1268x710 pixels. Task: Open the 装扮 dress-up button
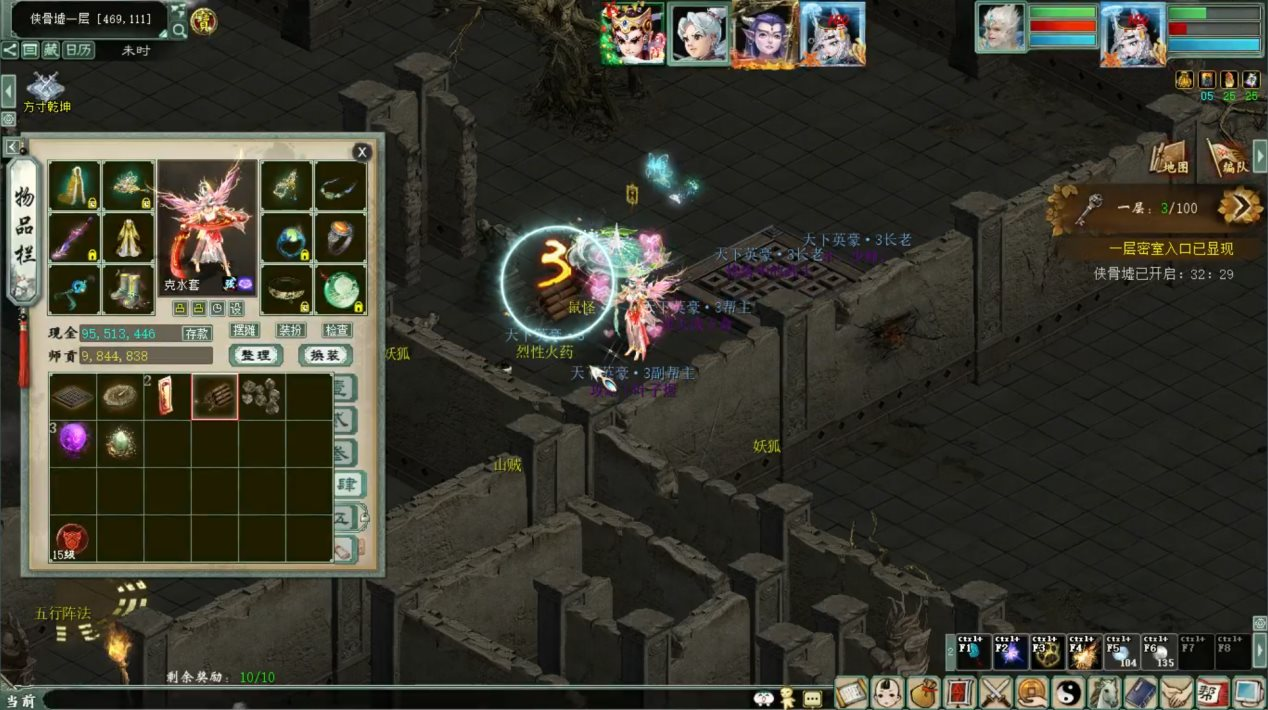click(x=291, y=330)
